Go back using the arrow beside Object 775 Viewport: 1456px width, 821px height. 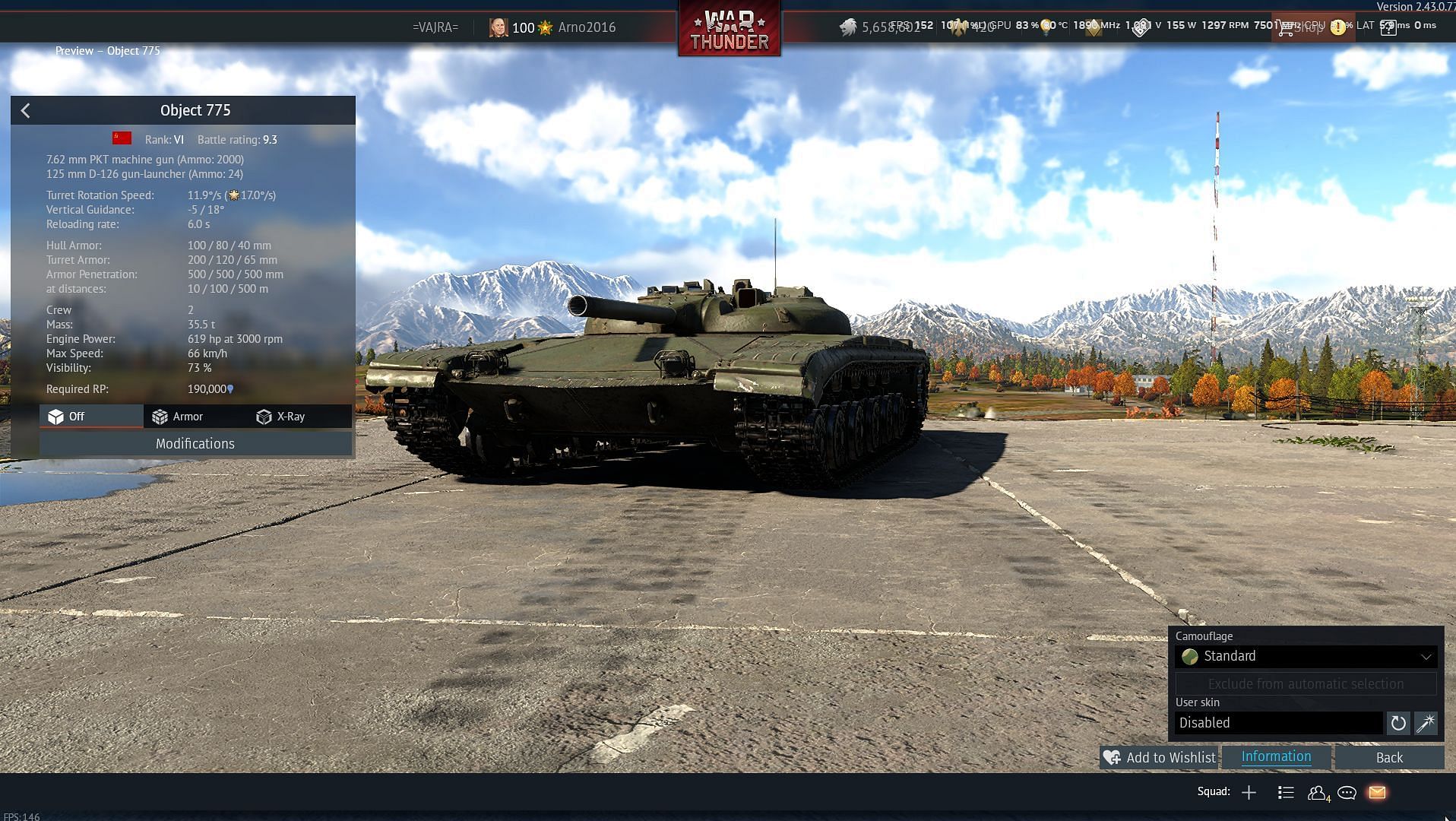26,111
